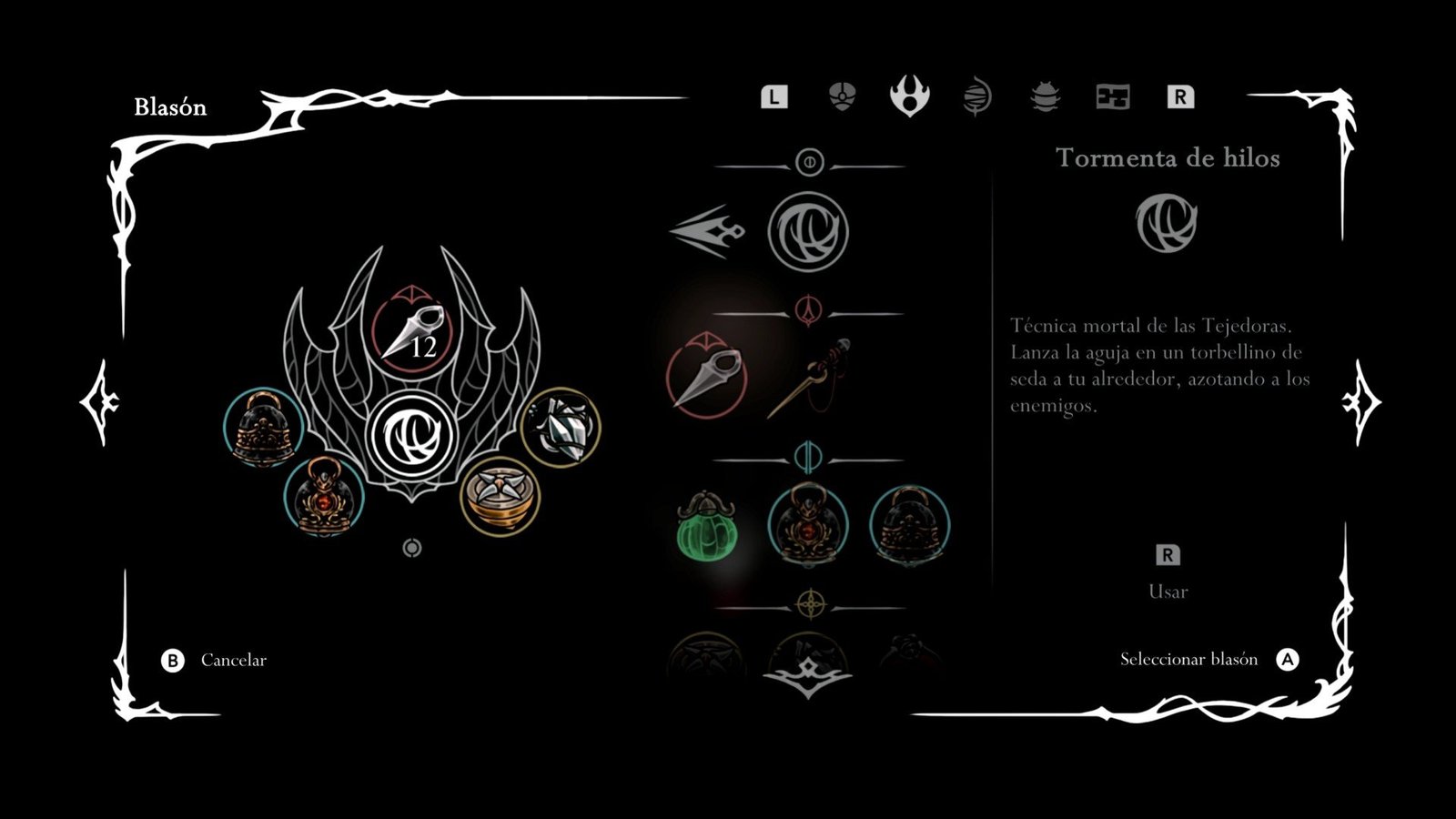Select the dark bell in the tool list
This screenshot has height=819, width=1456.
click(x=909, y=525)
